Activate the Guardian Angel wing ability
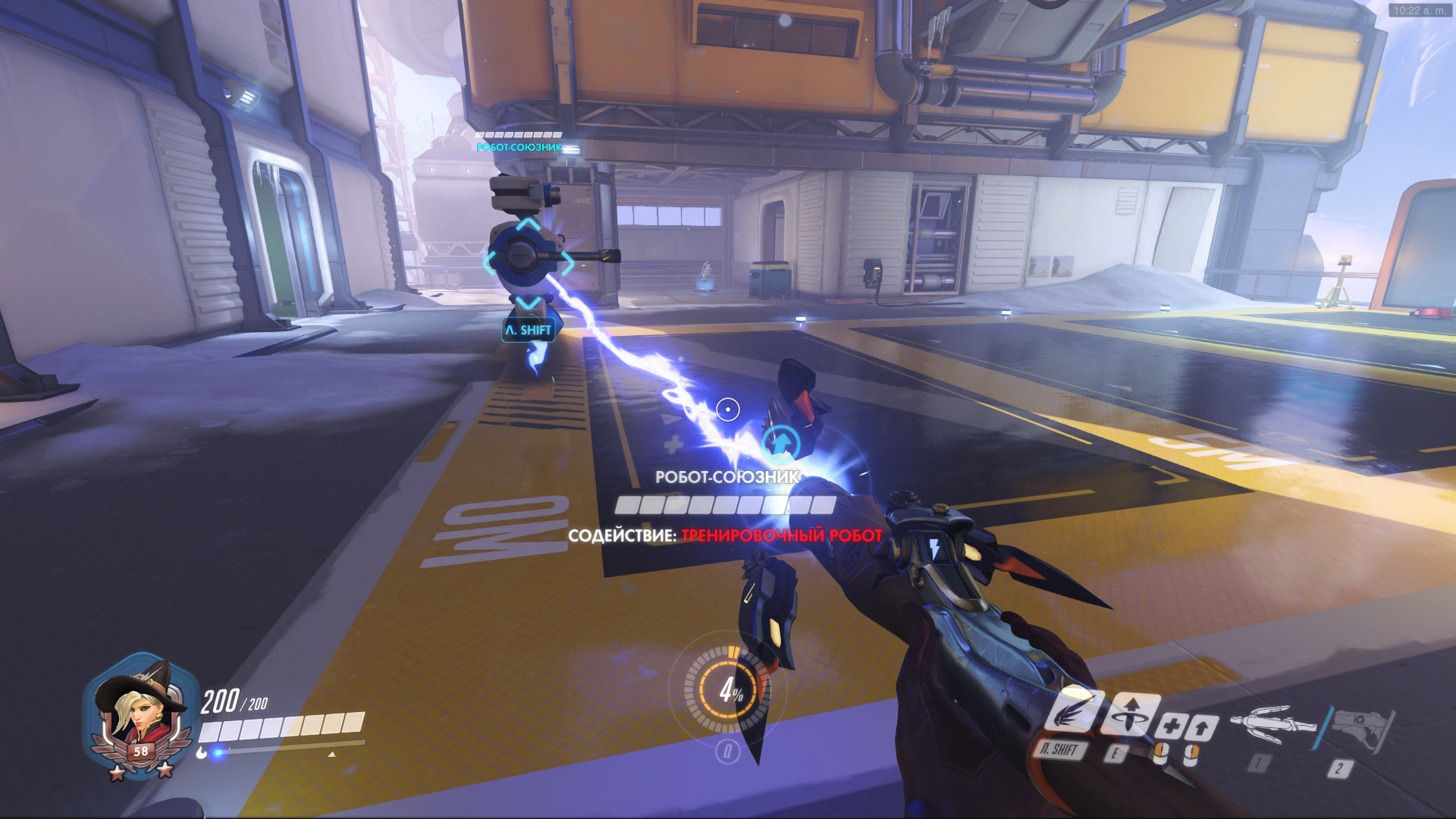 tap(1069, 711)
